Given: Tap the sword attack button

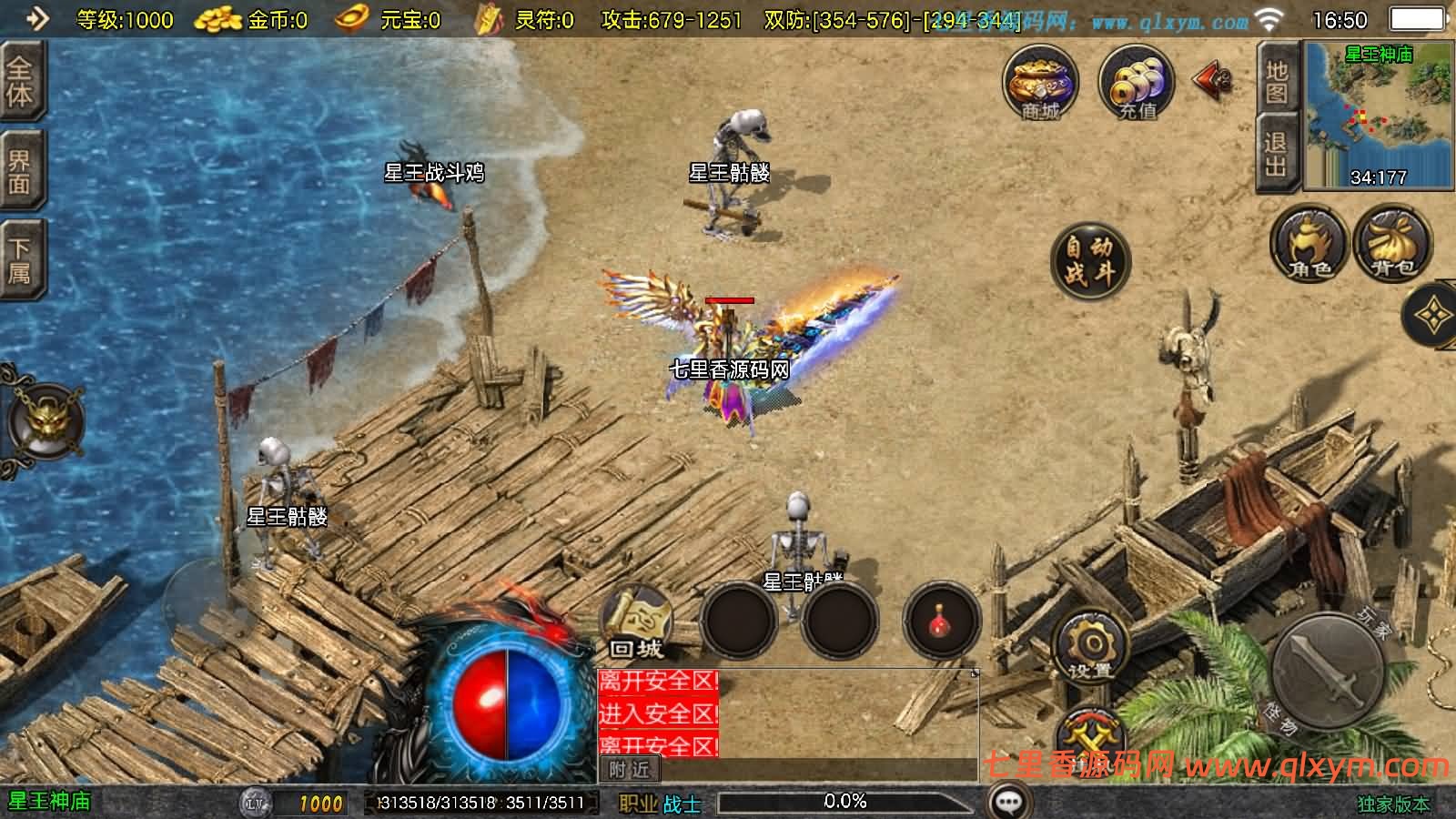Looking at the screenshot, I should 1328,670.
